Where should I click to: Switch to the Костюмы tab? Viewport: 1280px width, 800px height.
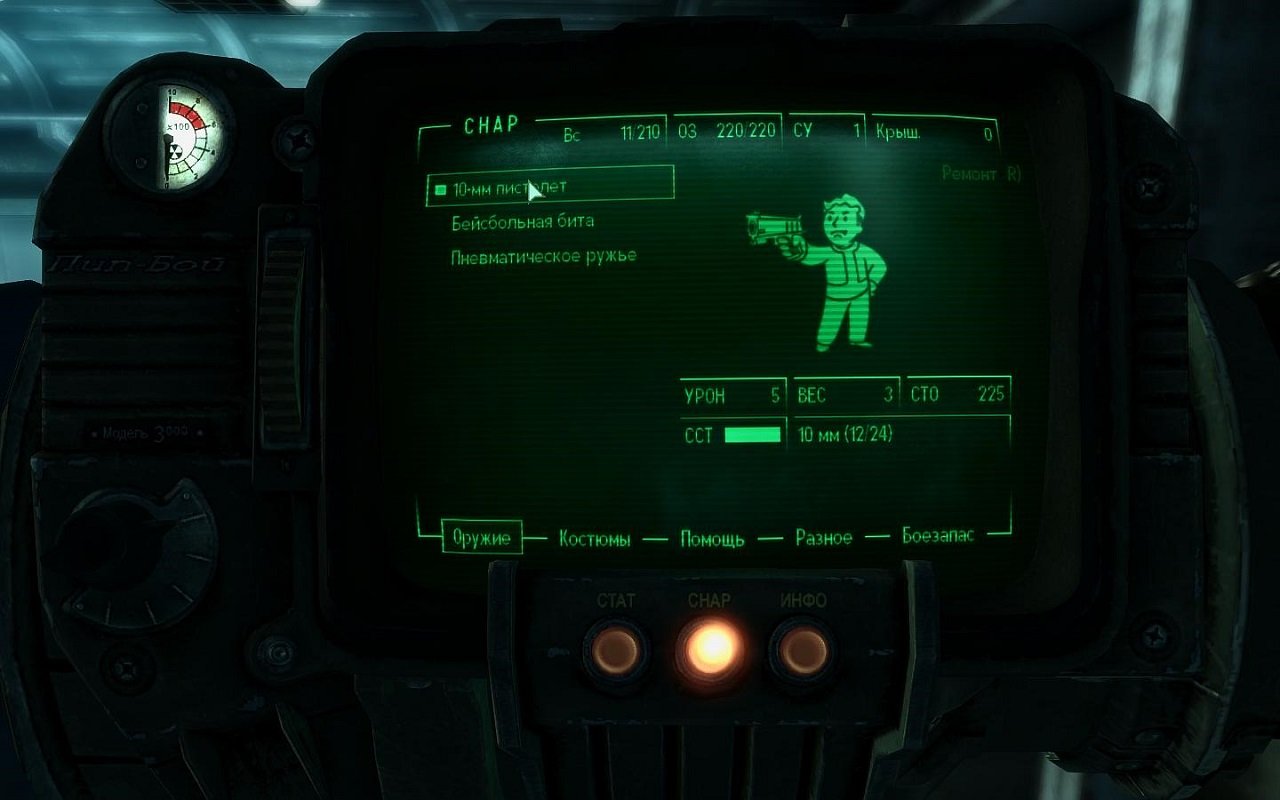[x=593, y=538]
